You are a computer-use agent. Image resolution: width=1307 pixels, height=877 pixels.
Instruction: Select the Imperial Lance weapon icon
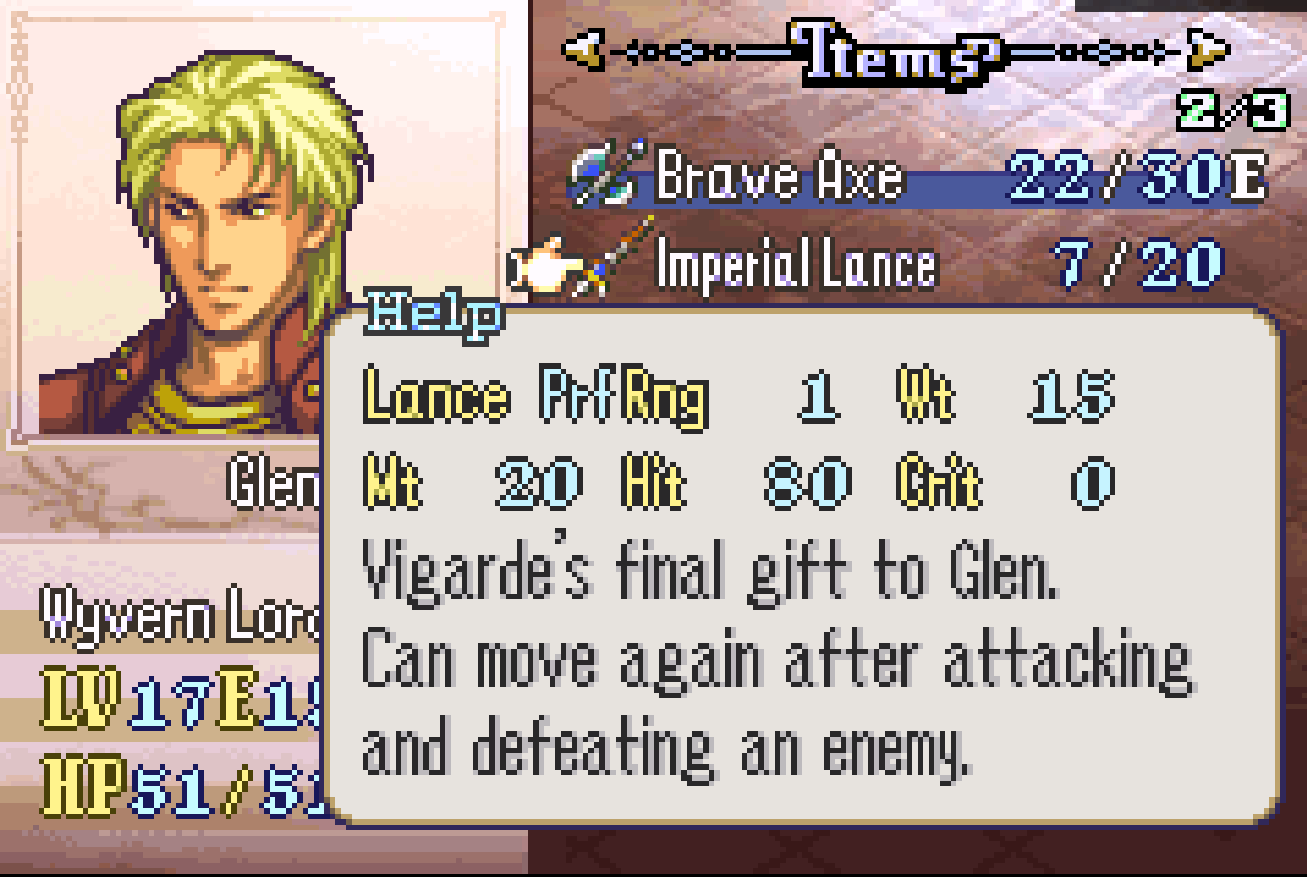click(593, 263)
